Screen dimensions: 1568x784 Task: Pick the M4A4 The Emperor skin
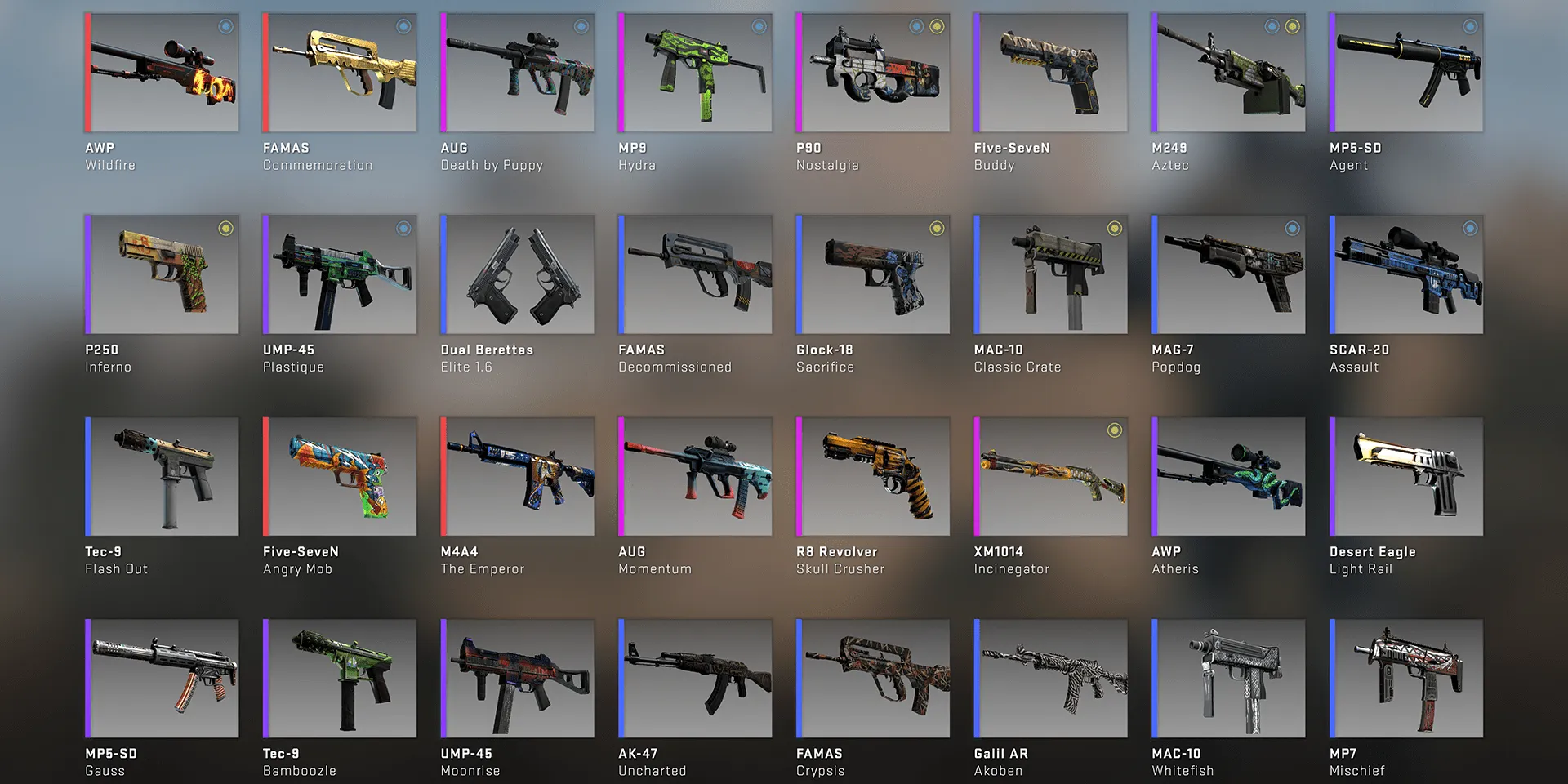click(518, 477)
